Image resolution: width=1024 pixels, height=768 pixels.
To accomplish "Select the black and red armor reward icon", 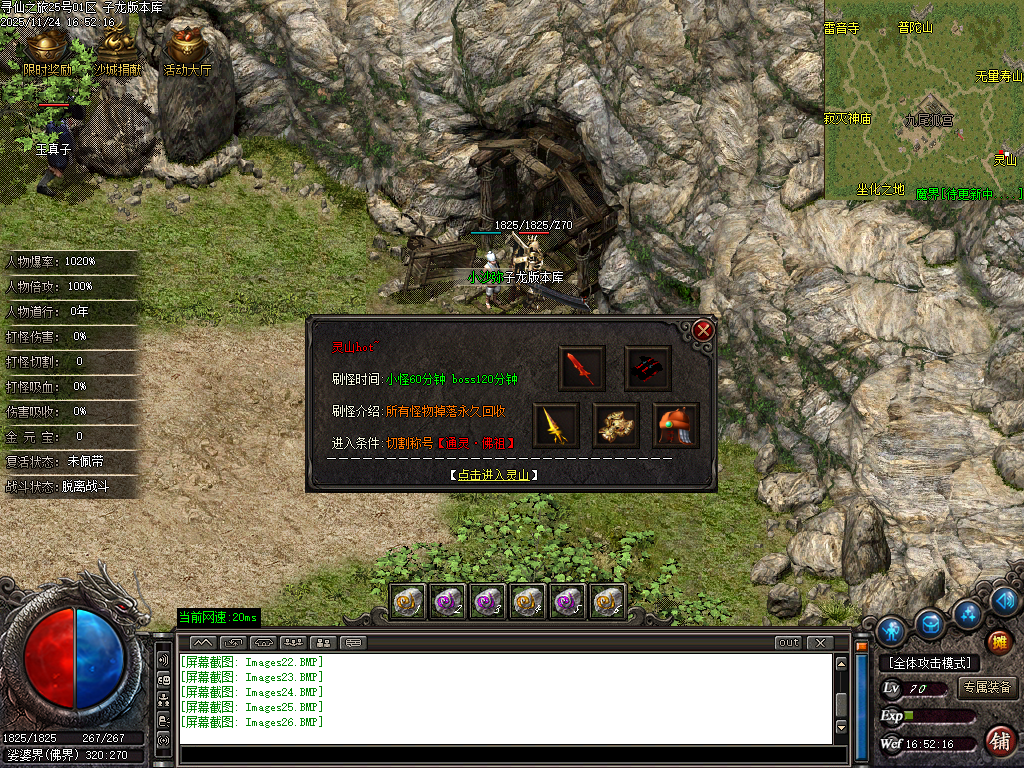I will pyautogui.click(x=647, y=369).
